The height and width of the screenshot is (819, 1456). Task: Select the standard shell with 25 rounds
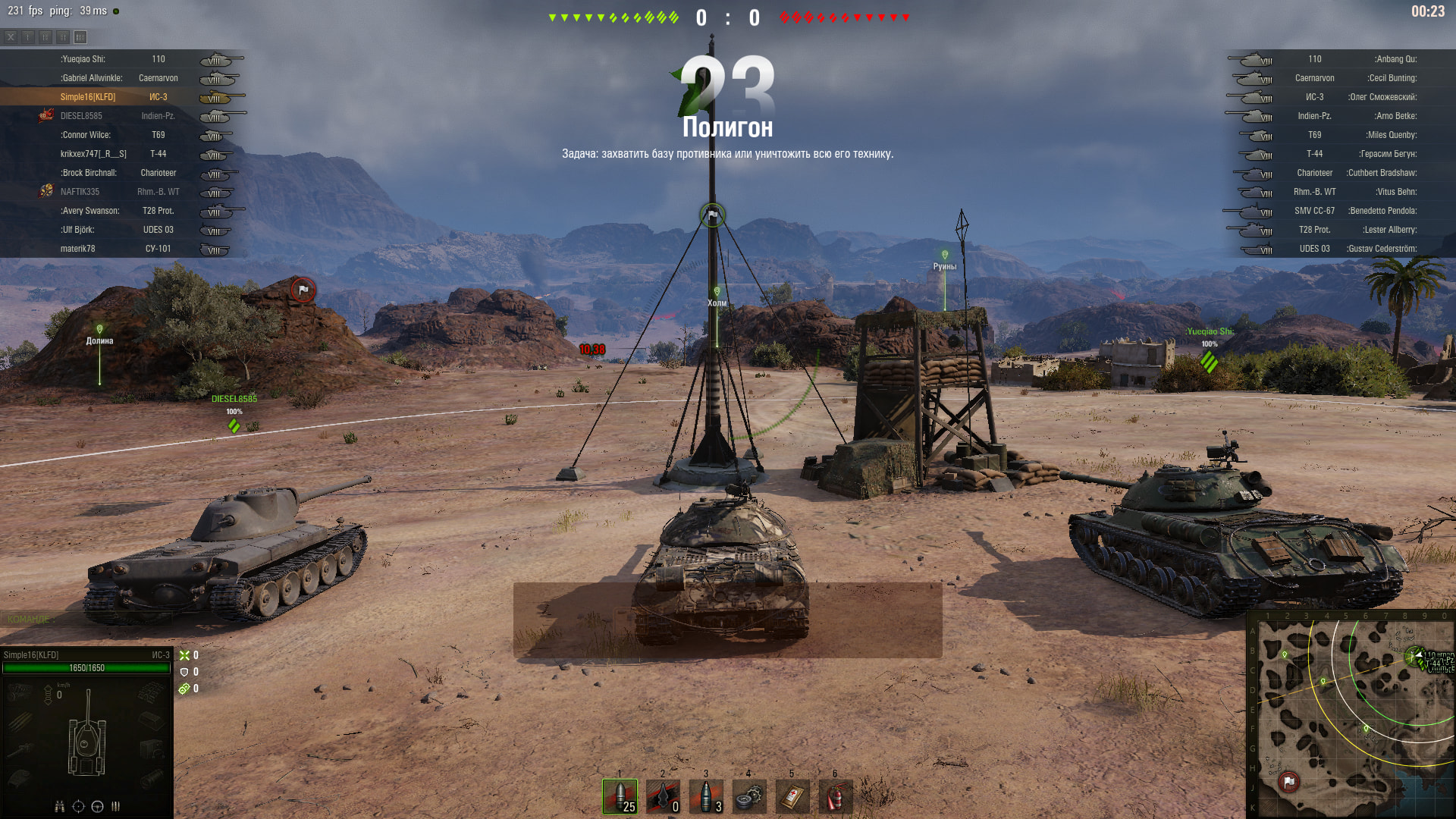coord(620,796)
